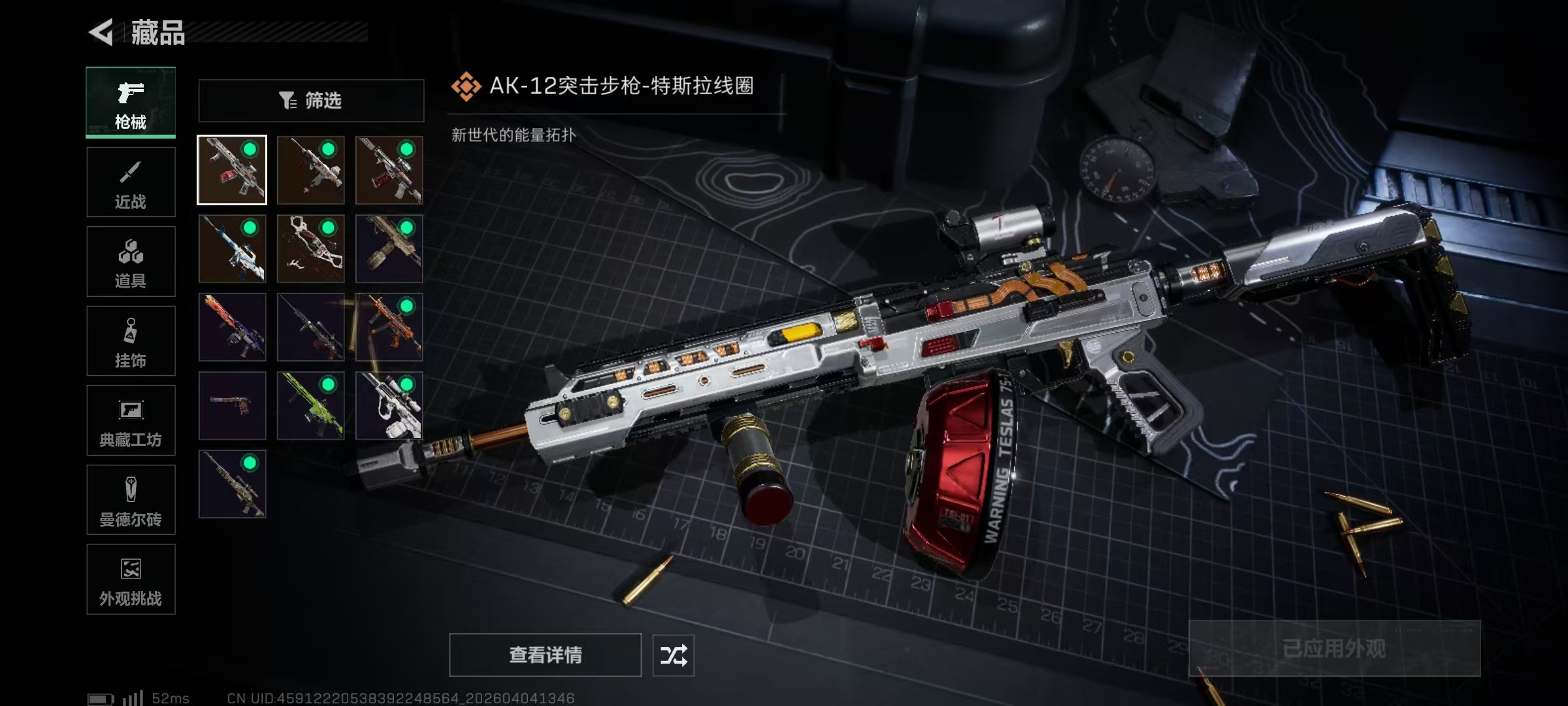
Task: Select the 典藏工坊 workshop icon
Action: (130, 409)
